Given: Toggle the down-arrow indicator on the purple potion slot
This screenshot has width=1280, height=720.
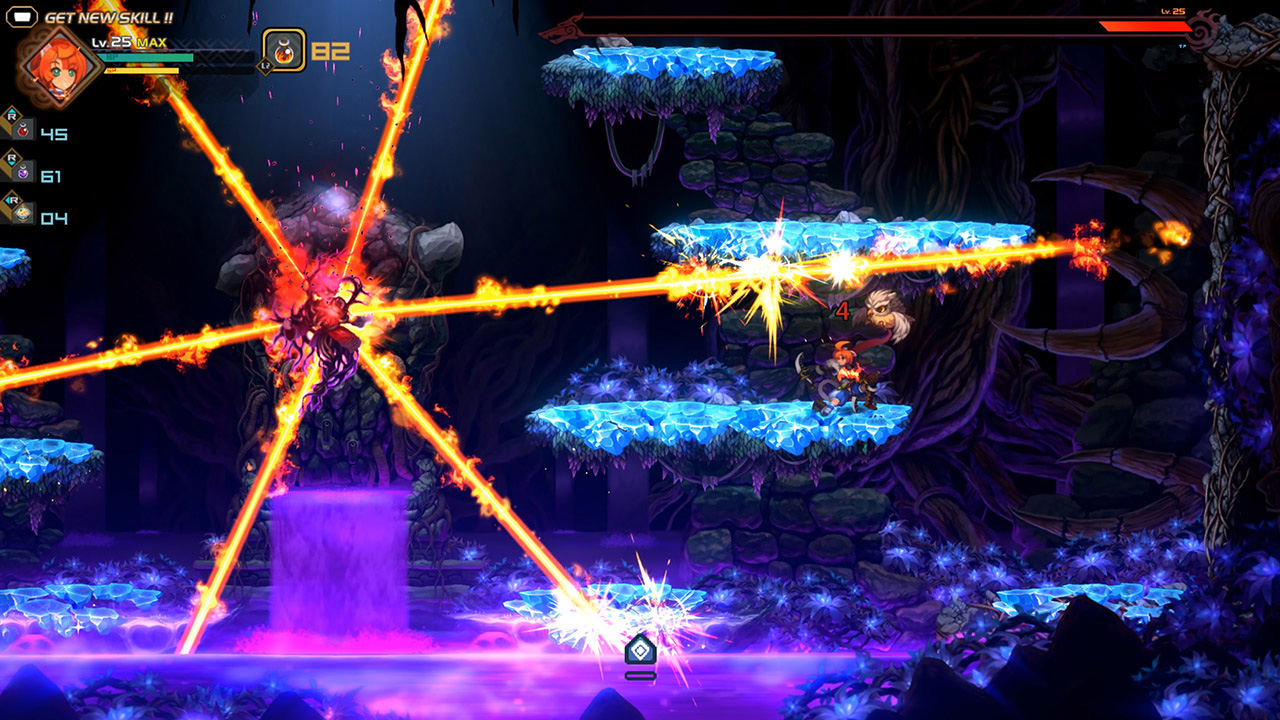Looking at the screenshot, I should tap(11, 161).
